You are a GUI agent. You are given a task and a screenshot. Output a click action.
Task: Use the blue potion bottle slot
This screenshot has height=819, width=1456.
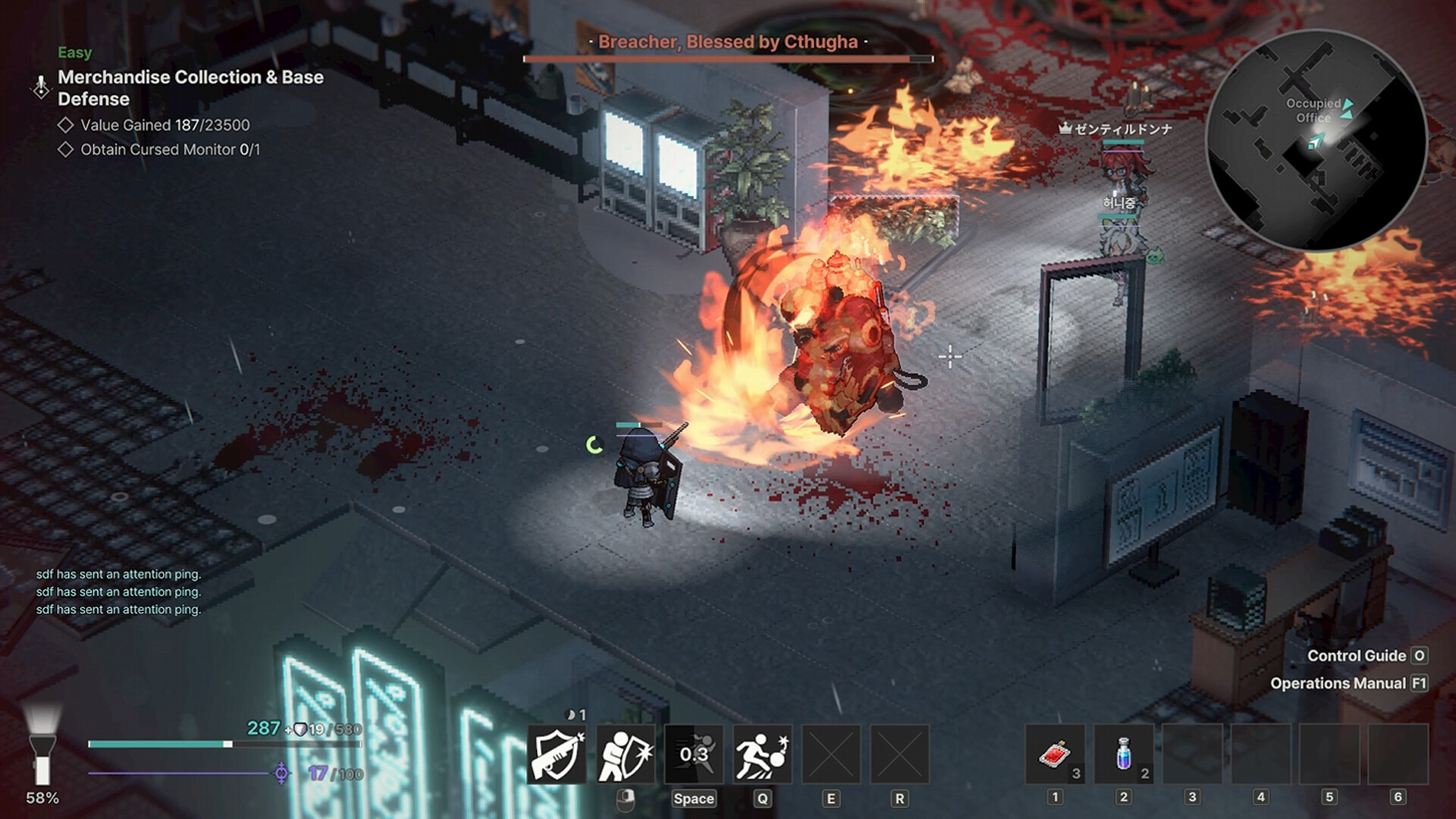coord(1124,755)
